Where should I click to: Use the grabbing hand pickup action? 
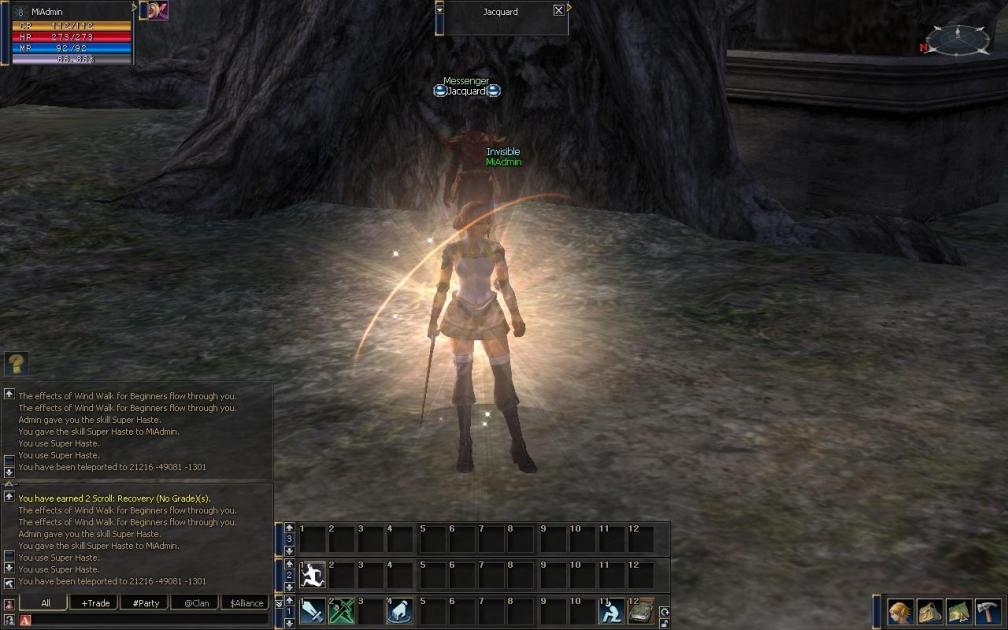(x=400, y=611)
